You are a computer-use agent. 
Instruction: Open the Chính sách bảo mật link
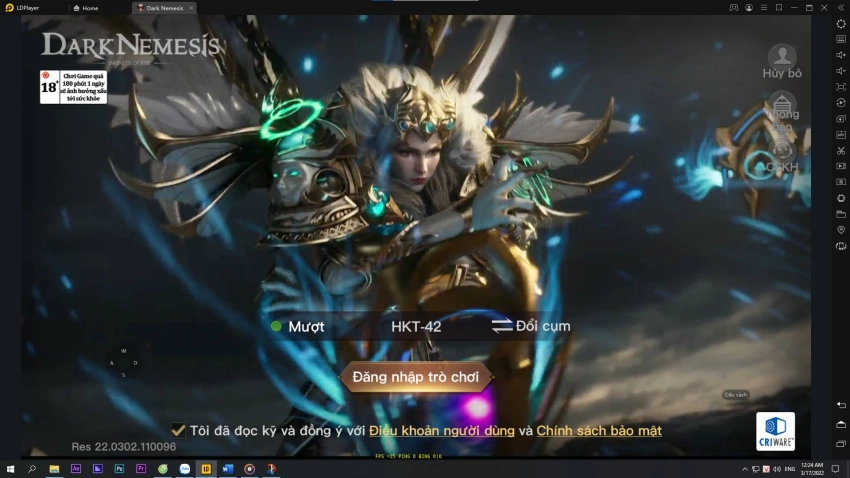[x=599, y=431]
